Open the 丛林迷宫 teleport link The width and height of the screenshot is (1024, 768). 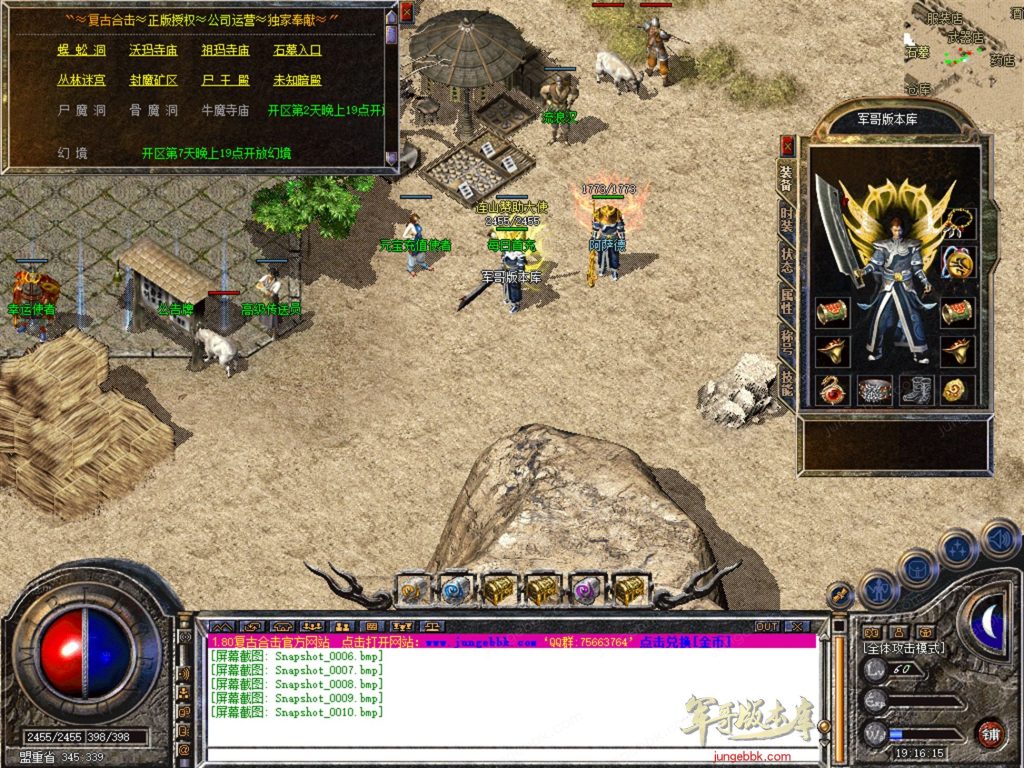click(x=81, y=80)
